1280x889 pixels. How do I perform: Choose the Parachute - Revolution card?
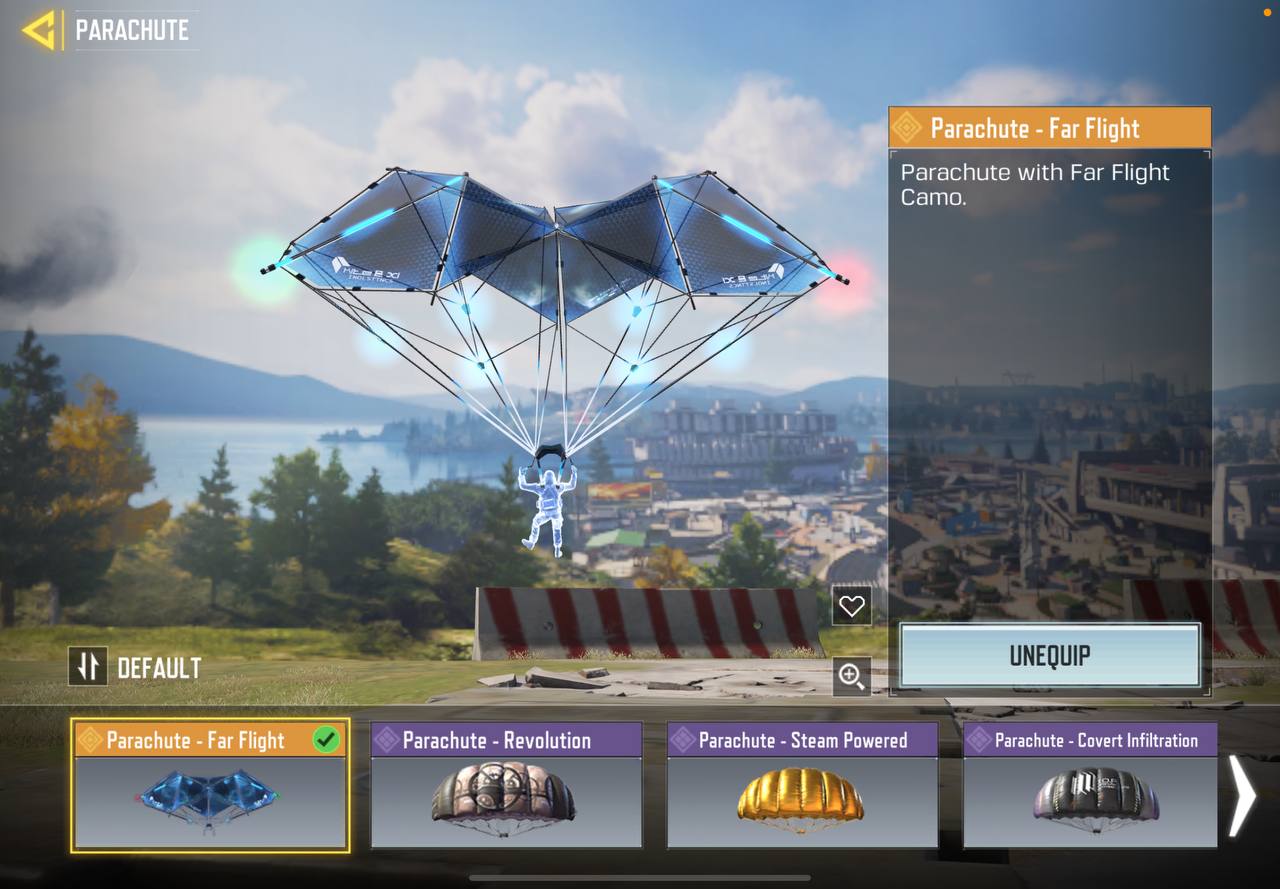point(506,787)
